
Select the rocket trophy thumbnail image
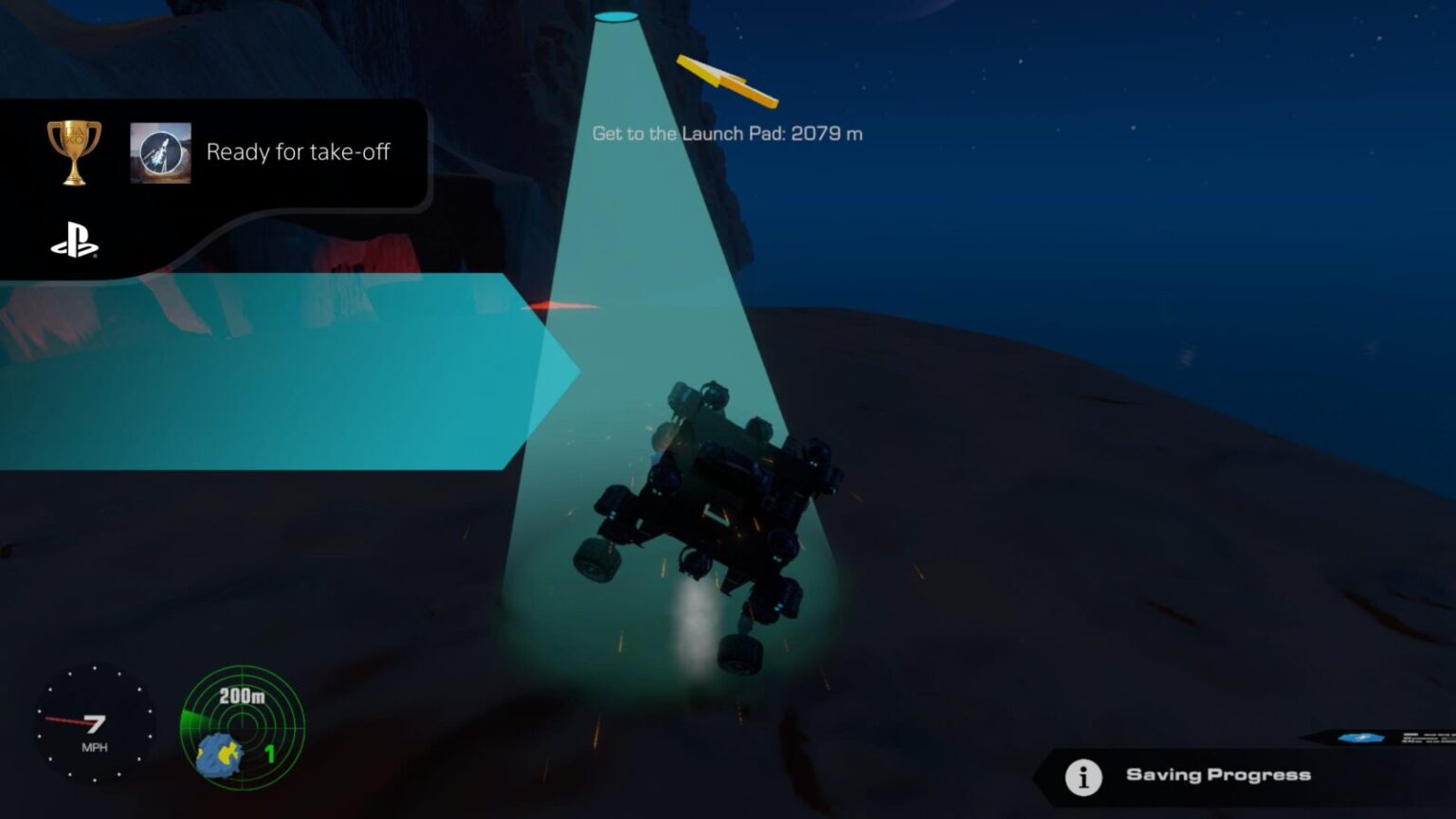161,152
